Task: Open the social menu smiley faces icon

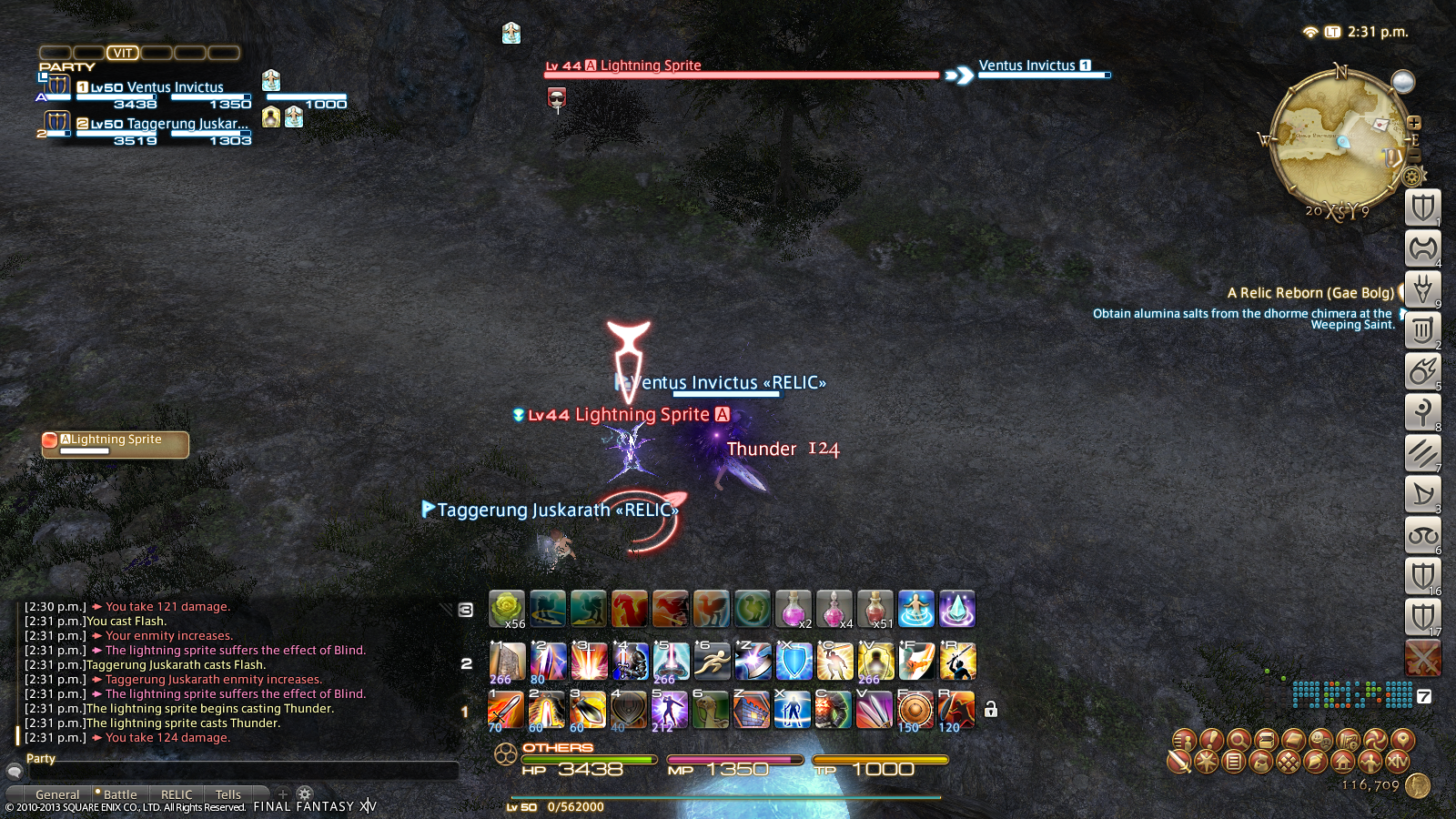Action: tap(1319, 739)
